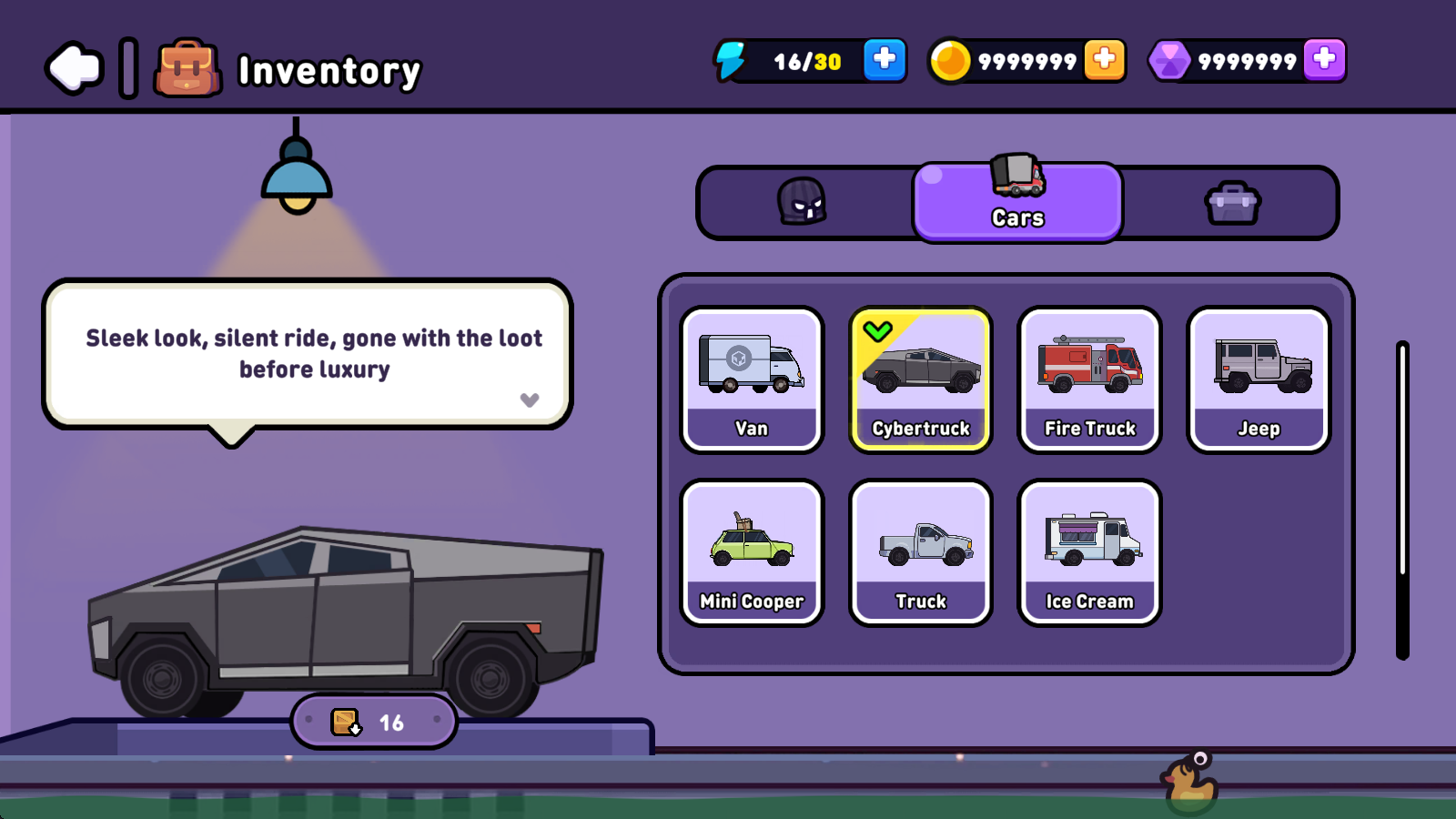Pick the Truck vehicle tile
1456x819 pixels.
point(921,552)
